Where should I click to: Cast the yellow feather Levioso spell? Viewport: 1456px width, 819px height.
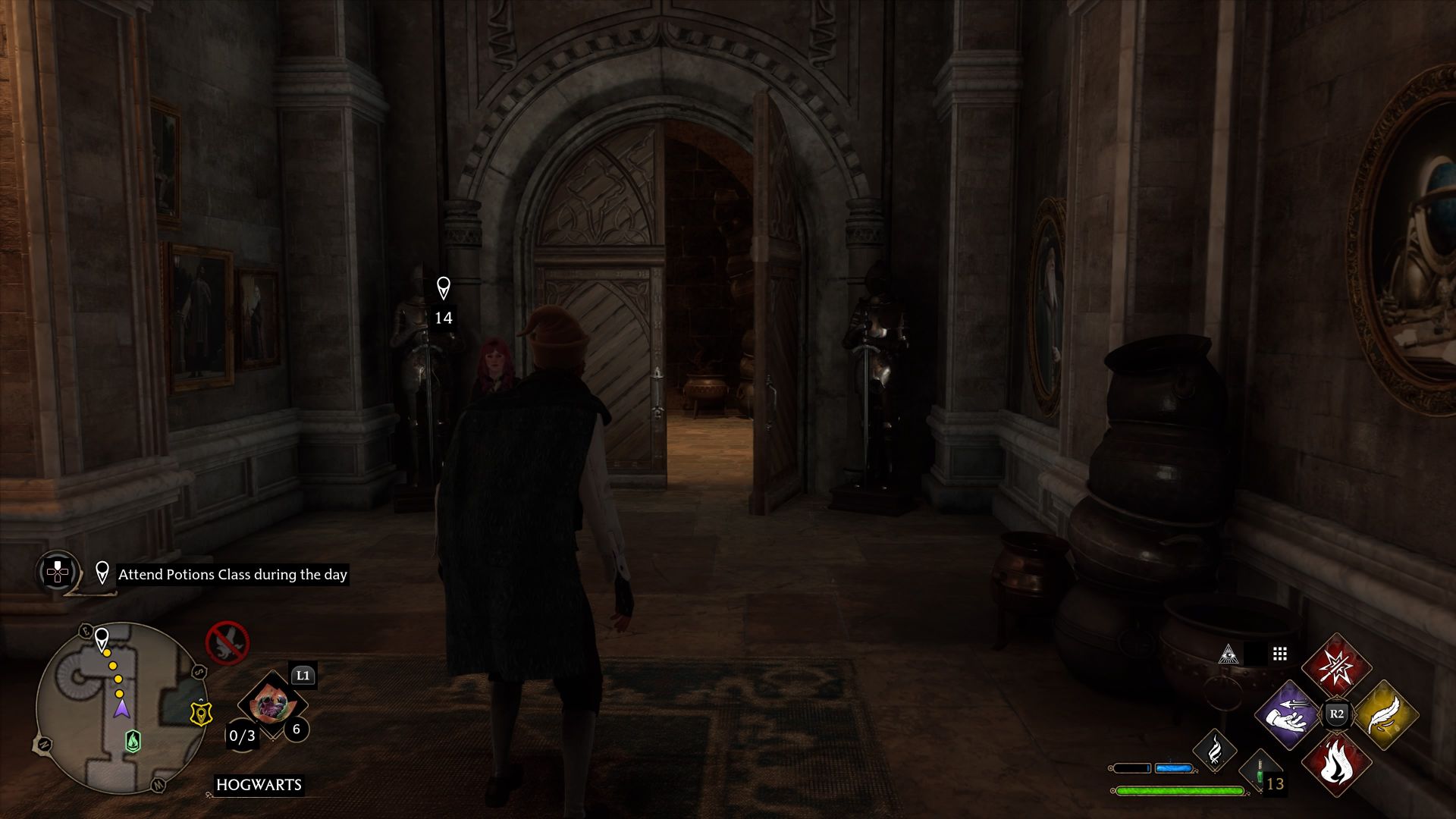[1385, 714]
